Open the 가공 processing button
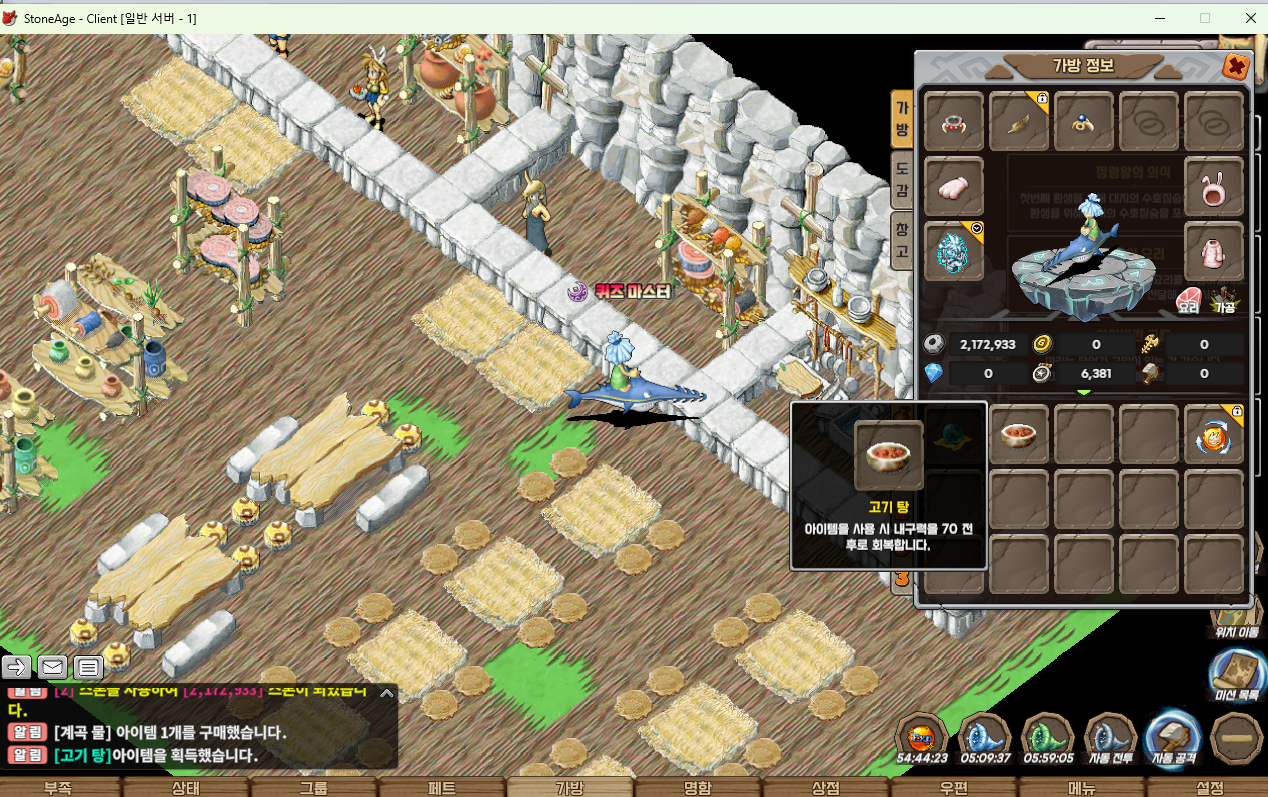This screenshot has height=797, width=1268. 1224,301
